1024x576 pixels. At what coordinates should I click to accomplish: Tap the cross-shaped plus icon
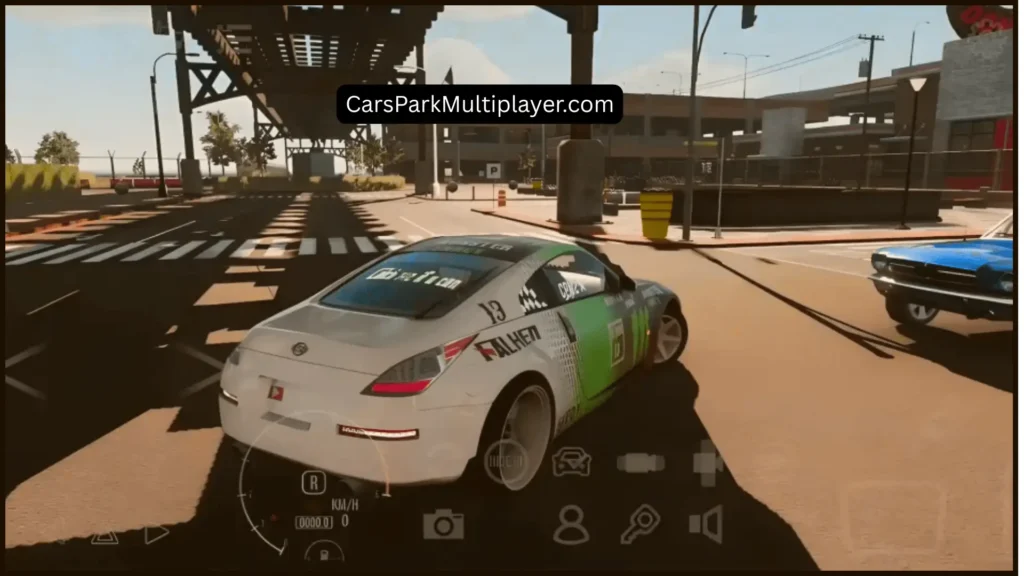pyautogui.click(x=708, y=462)
